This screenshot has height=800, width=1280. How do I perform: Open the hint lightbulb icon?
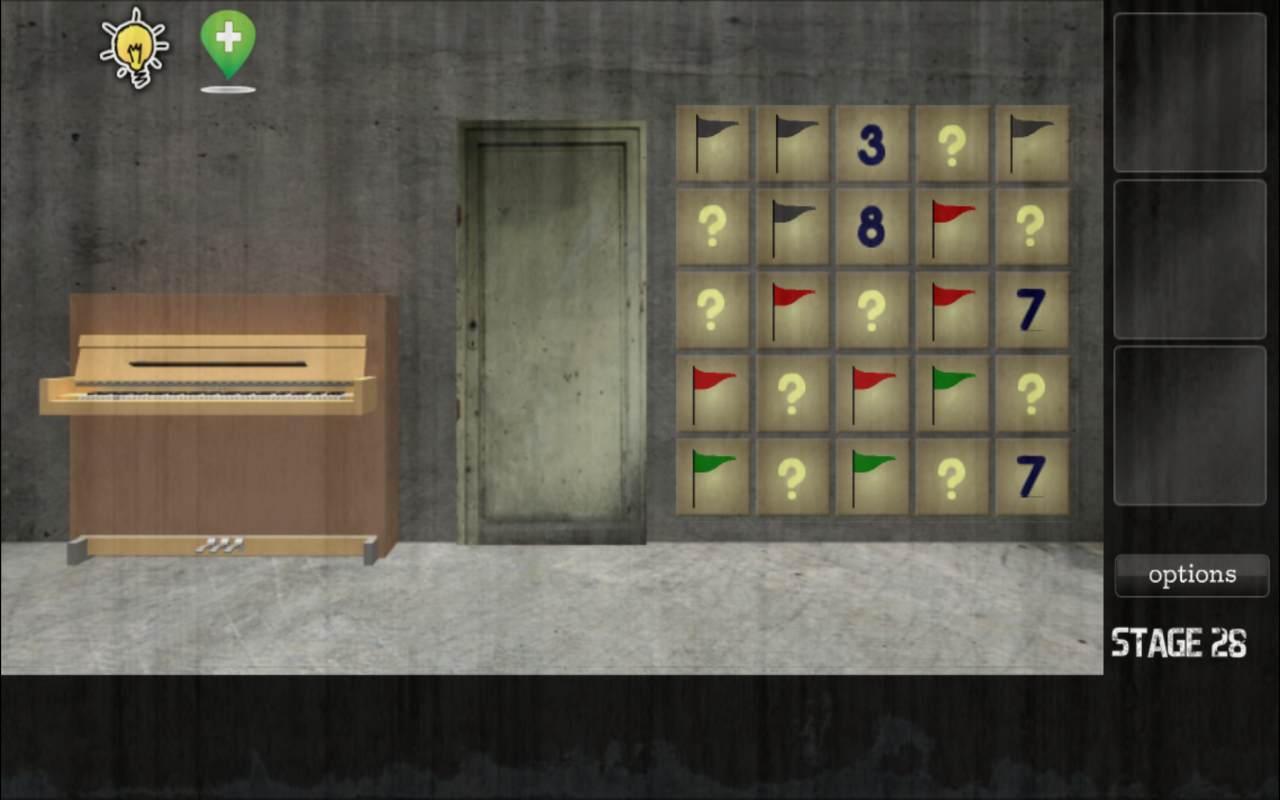tap(134, 48)
